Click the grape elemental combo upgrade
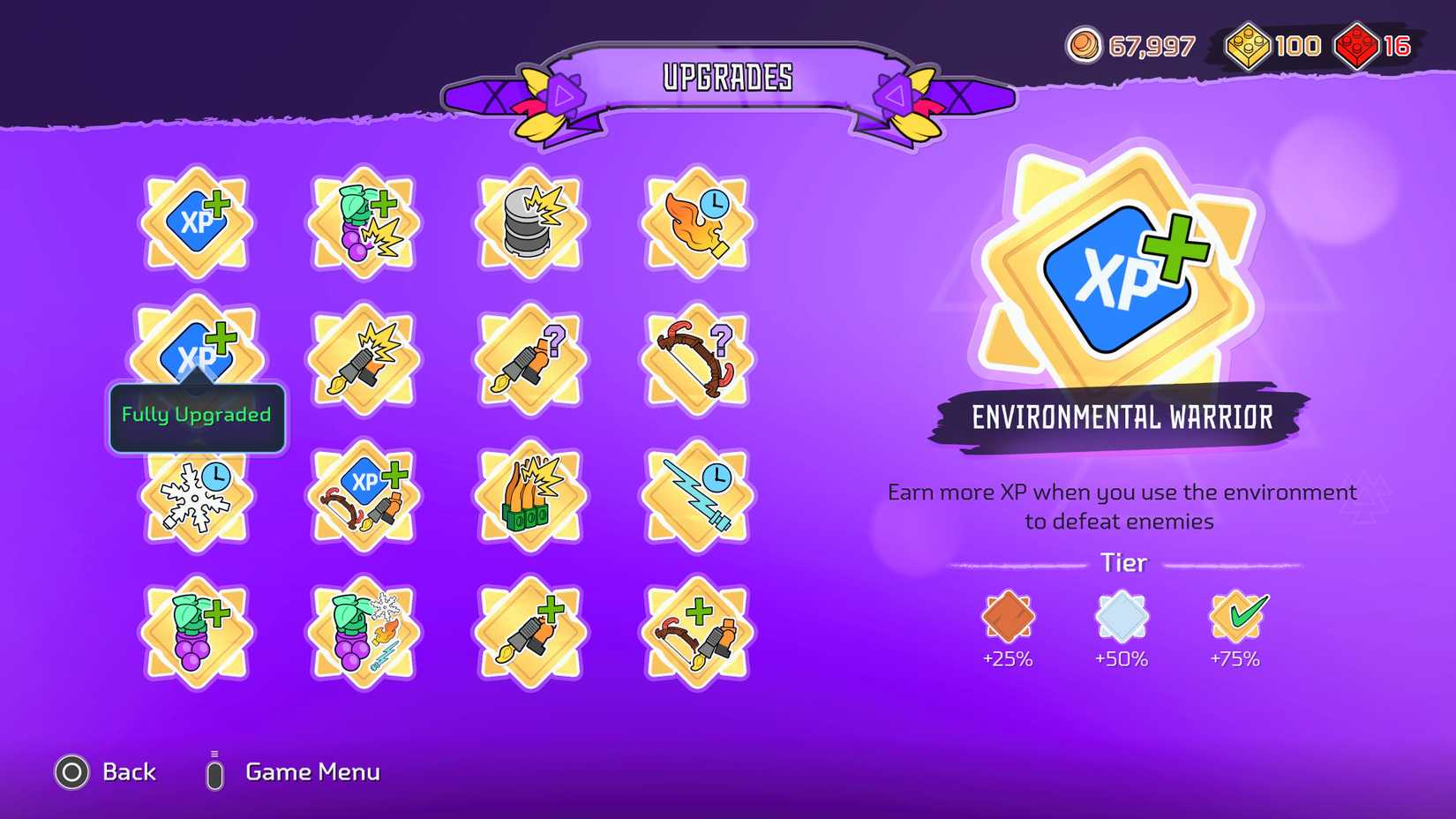Screen dimensions: 1456x819 click(362, 631)
